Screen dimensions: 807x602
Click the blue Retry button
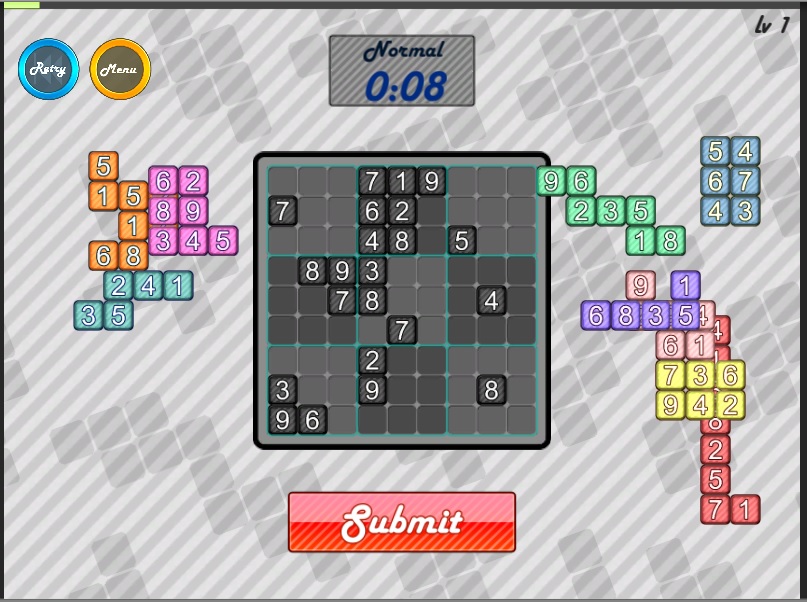click(x=48, y=69)
